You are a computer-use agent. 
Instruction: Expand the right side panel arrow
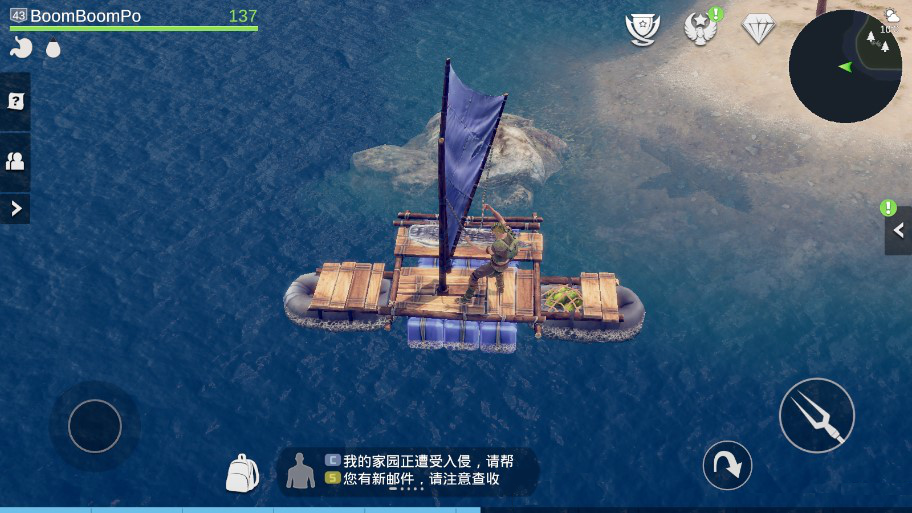898,231
